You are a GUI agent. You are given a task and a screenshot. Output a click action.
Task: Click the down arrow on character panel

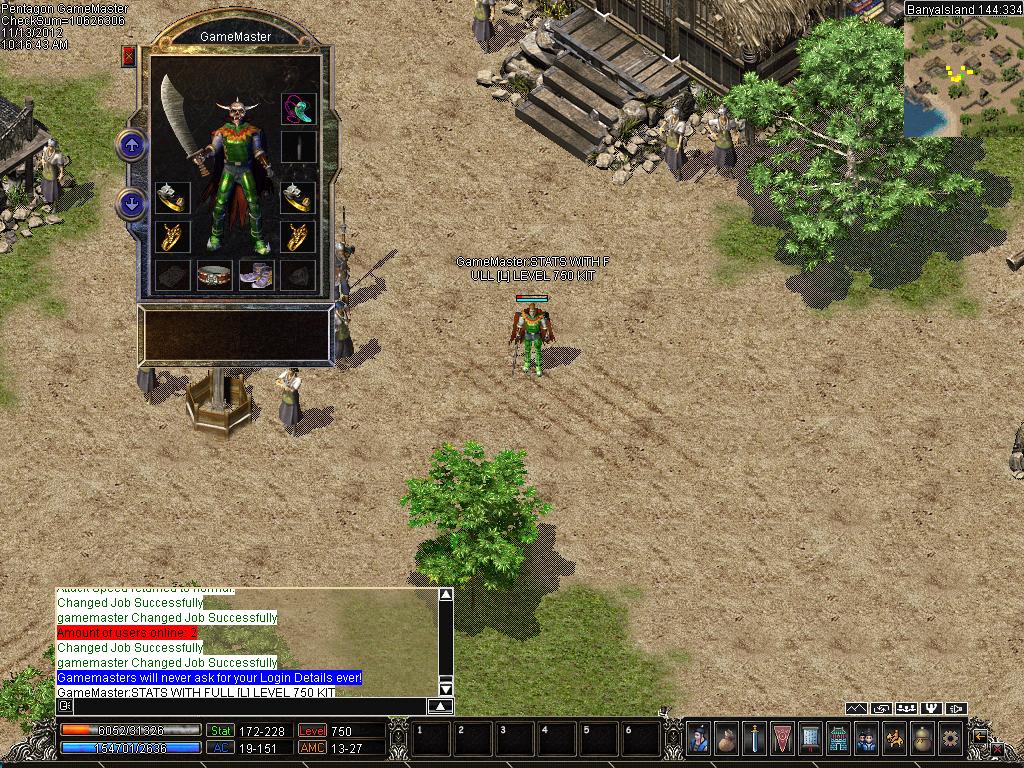pyautogui.click(x=132, y=204)
